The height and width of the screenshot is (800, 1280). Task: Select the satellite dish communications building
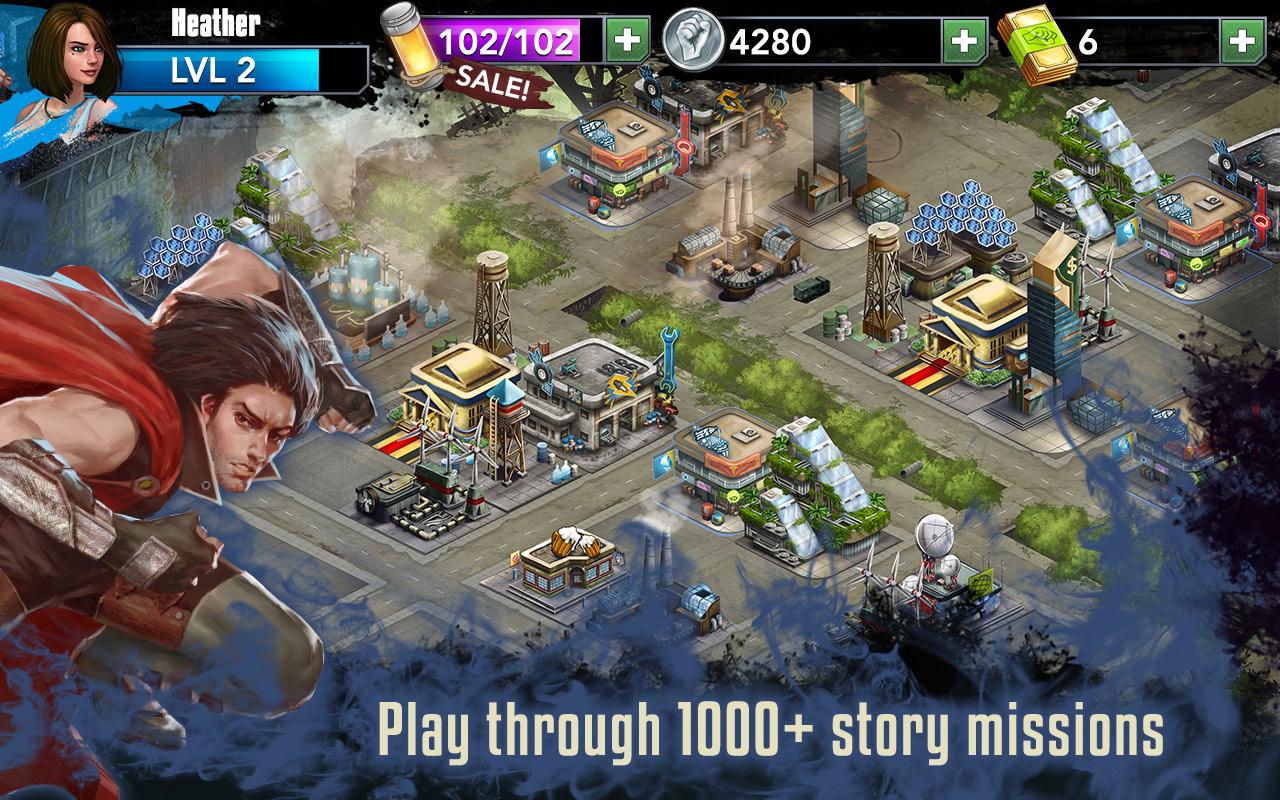[934, 560]
